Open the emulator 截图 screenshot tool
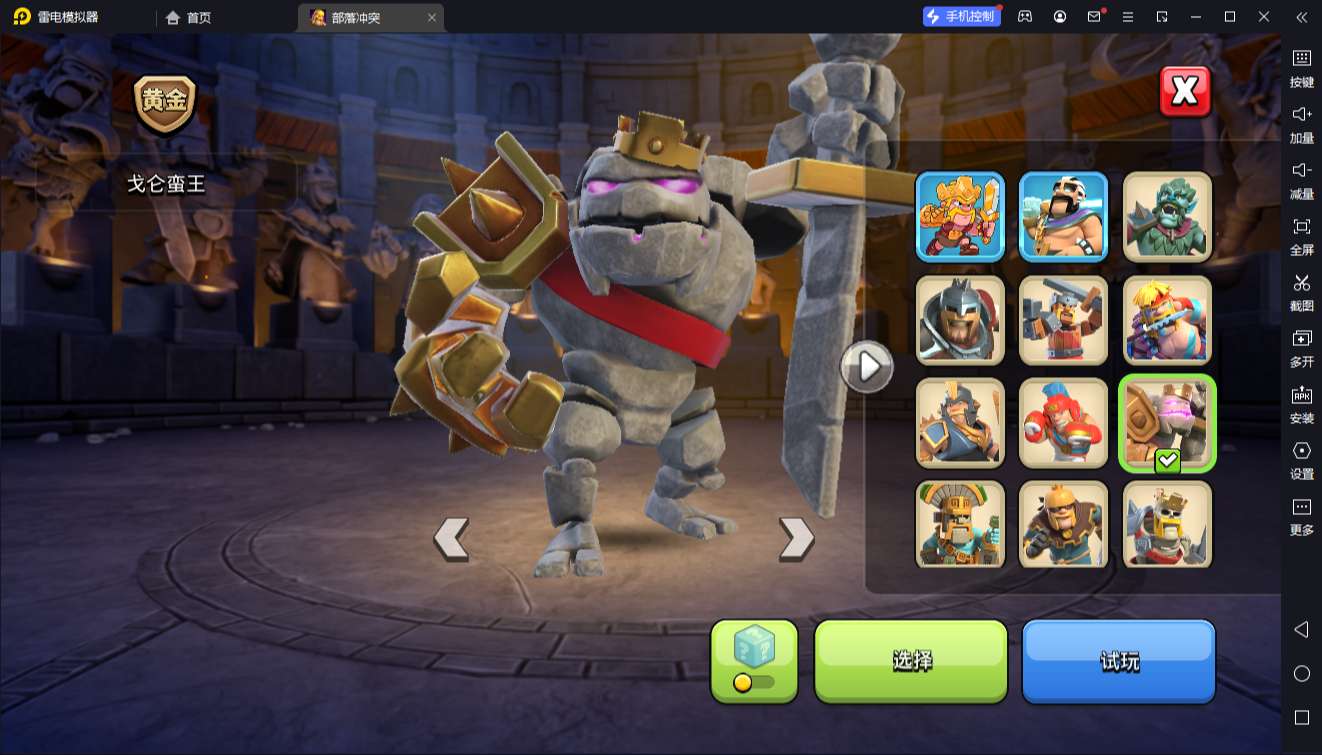Viewport: 1322px width, 755px height. pos(1301,290)
